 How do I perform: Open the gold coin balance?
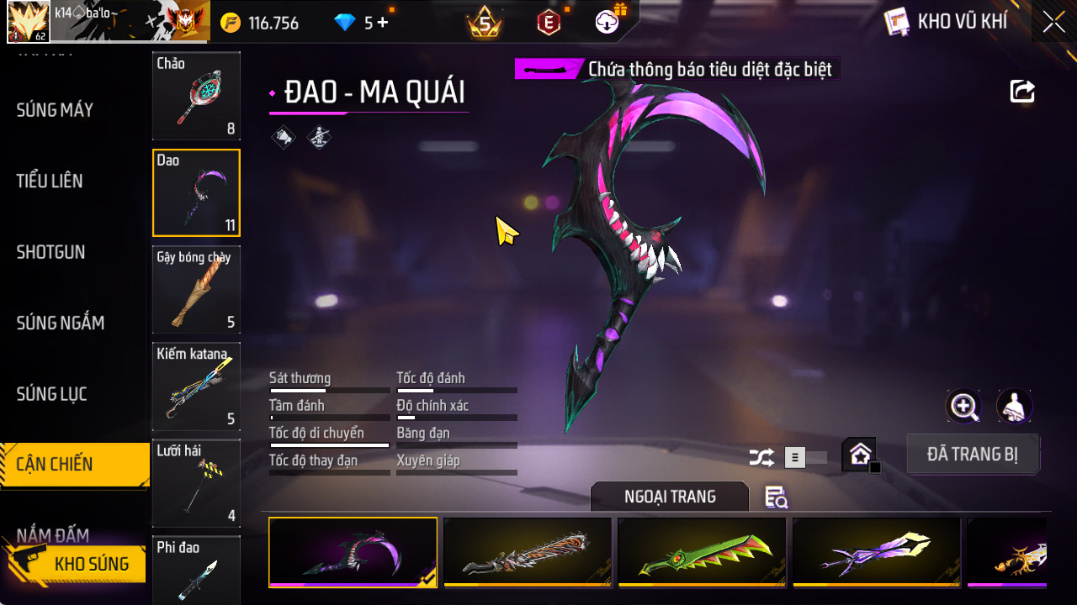click(260, 23)
